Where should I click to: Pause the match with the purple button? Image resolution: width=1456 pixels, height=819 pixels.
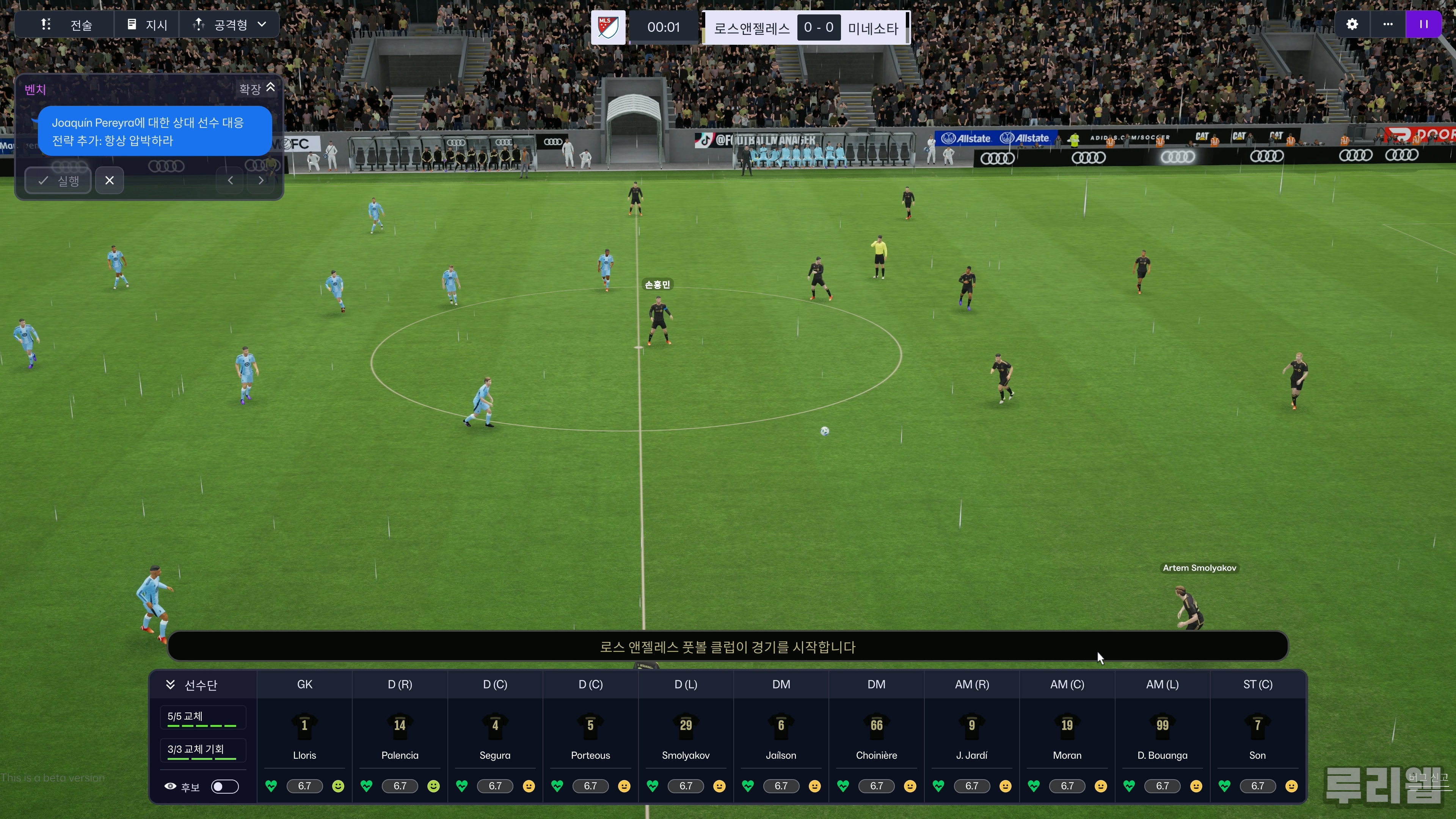click(x=1423, y=25)
